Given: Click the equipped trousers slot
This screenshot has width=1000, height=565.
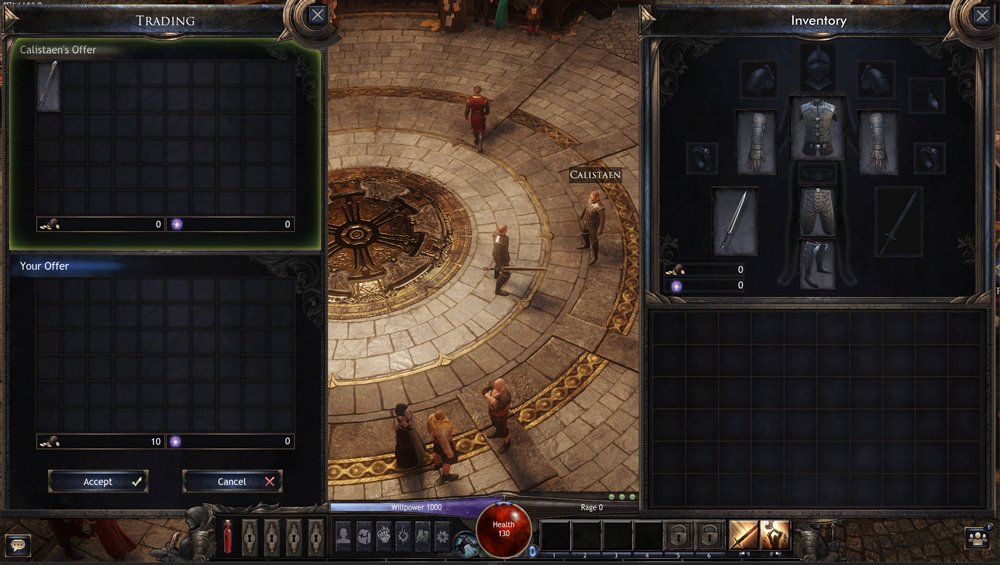Looking at the screenshot, I should [817, 213].
